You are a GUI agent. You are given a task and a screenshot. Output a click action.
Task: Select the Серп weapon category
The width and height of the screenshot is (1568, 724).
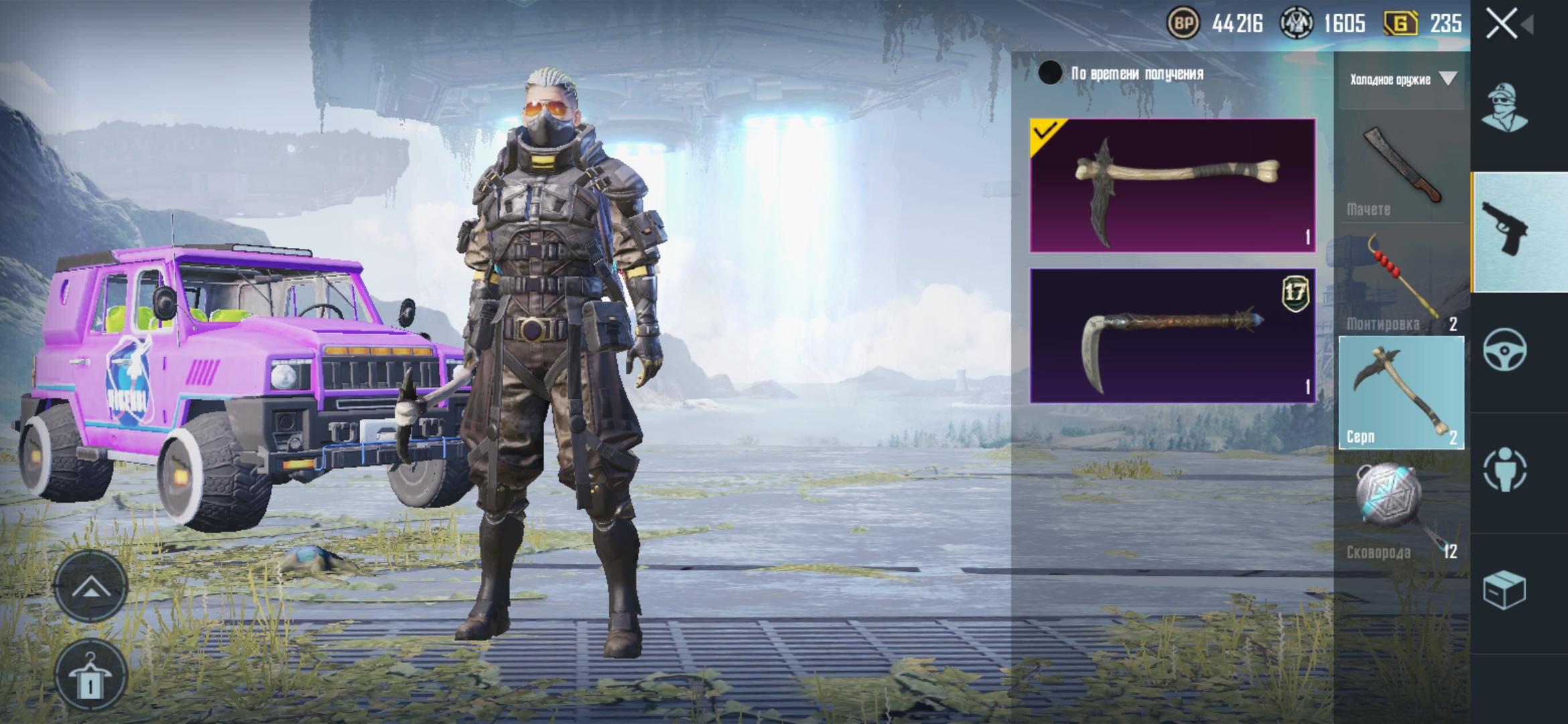point(1401,393)
